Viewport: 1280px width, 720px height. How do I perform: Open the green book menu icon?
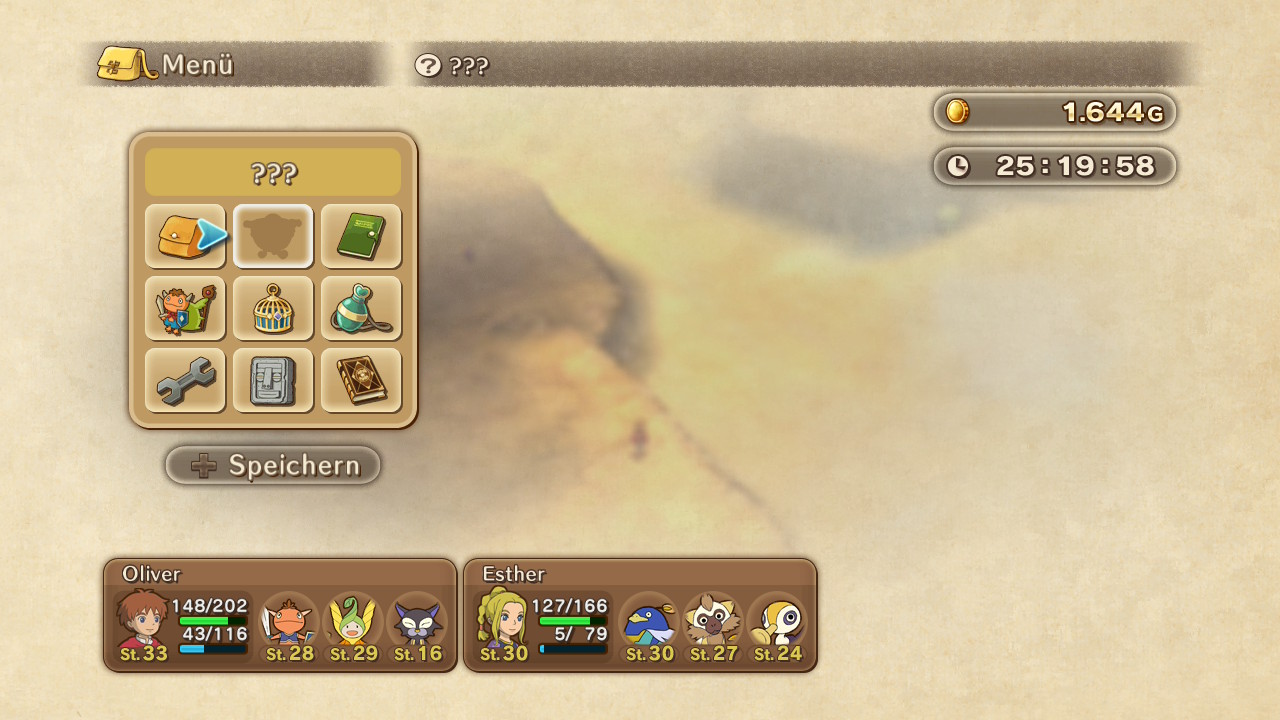coord(361,236)
